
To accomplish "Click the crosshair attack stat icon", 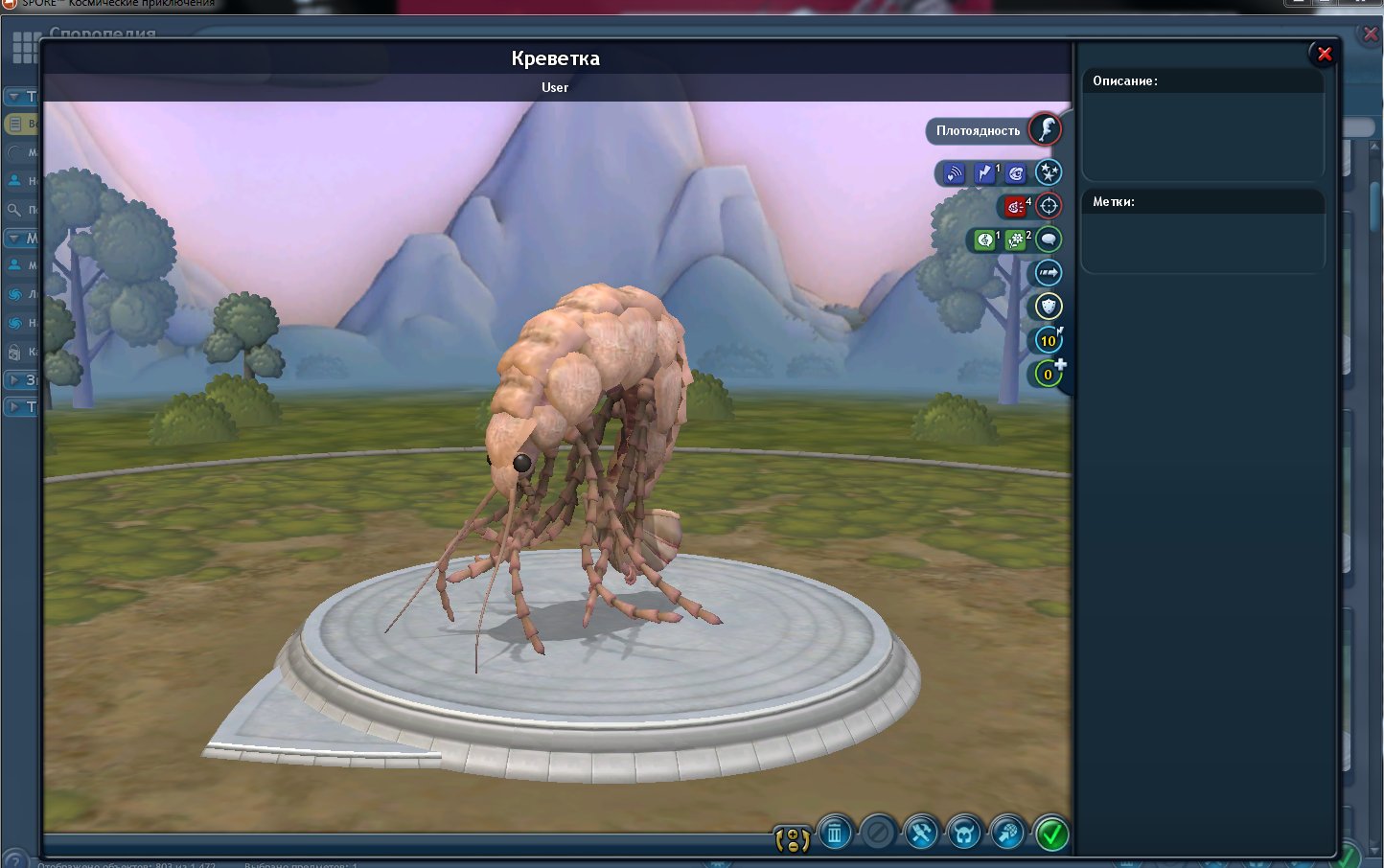I will click(x=1049, y=206).
